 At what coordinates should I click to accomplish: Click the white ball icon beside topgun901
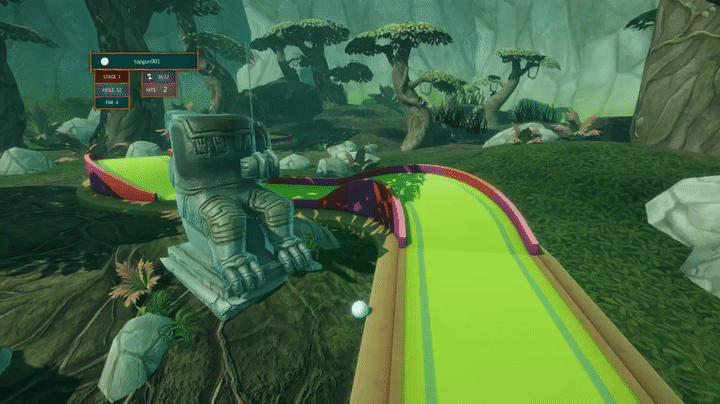click(104, 61)
